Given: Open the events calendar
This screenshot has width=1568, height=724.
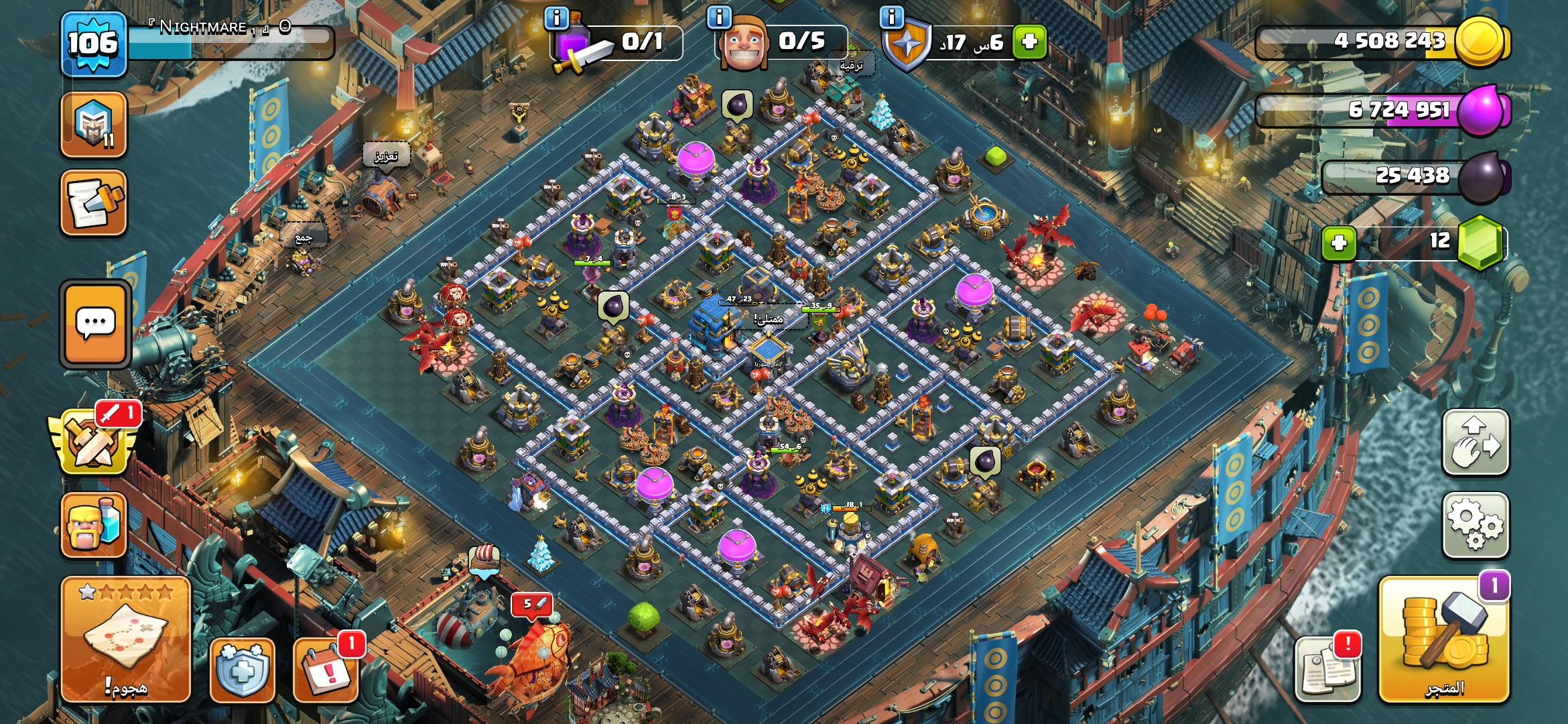Looking at the screenshot, I should [326, 670].
